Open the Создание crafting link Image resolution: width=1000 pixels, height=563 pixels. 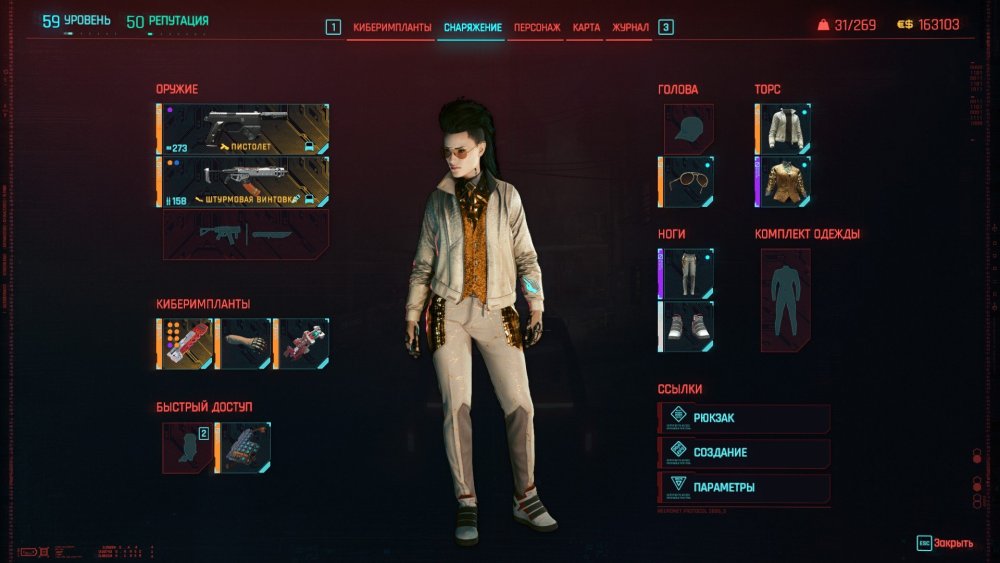tap(745, 453)
